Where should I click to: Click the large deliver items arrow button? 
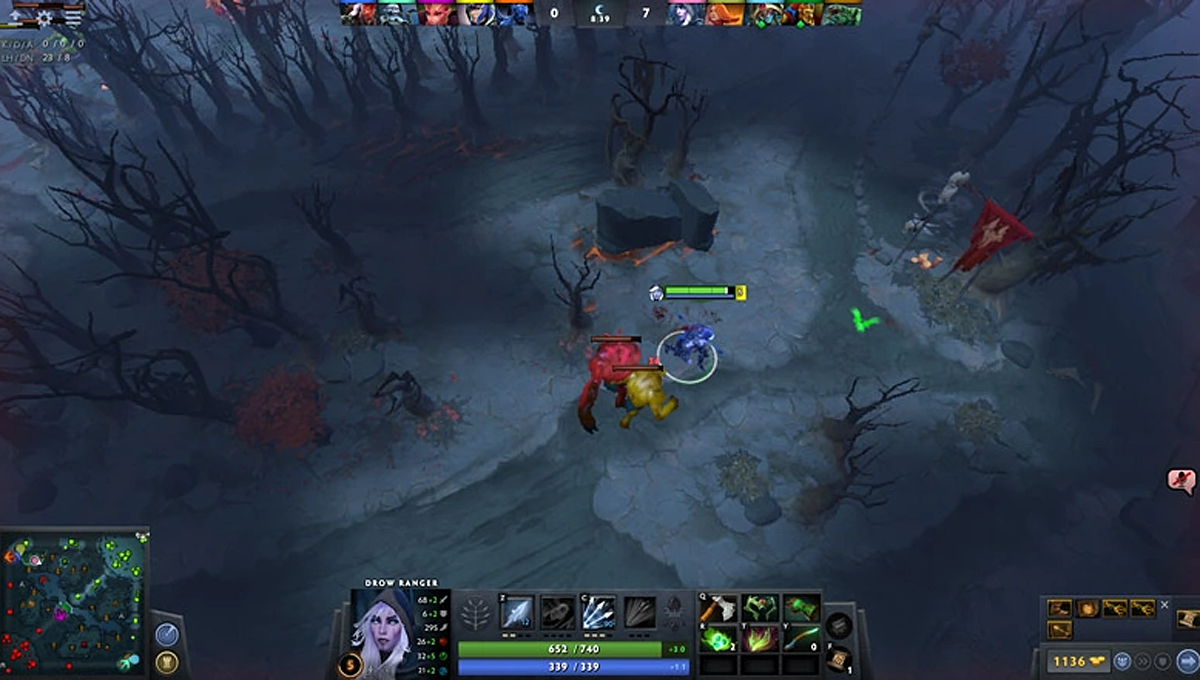click(1189, 661)
